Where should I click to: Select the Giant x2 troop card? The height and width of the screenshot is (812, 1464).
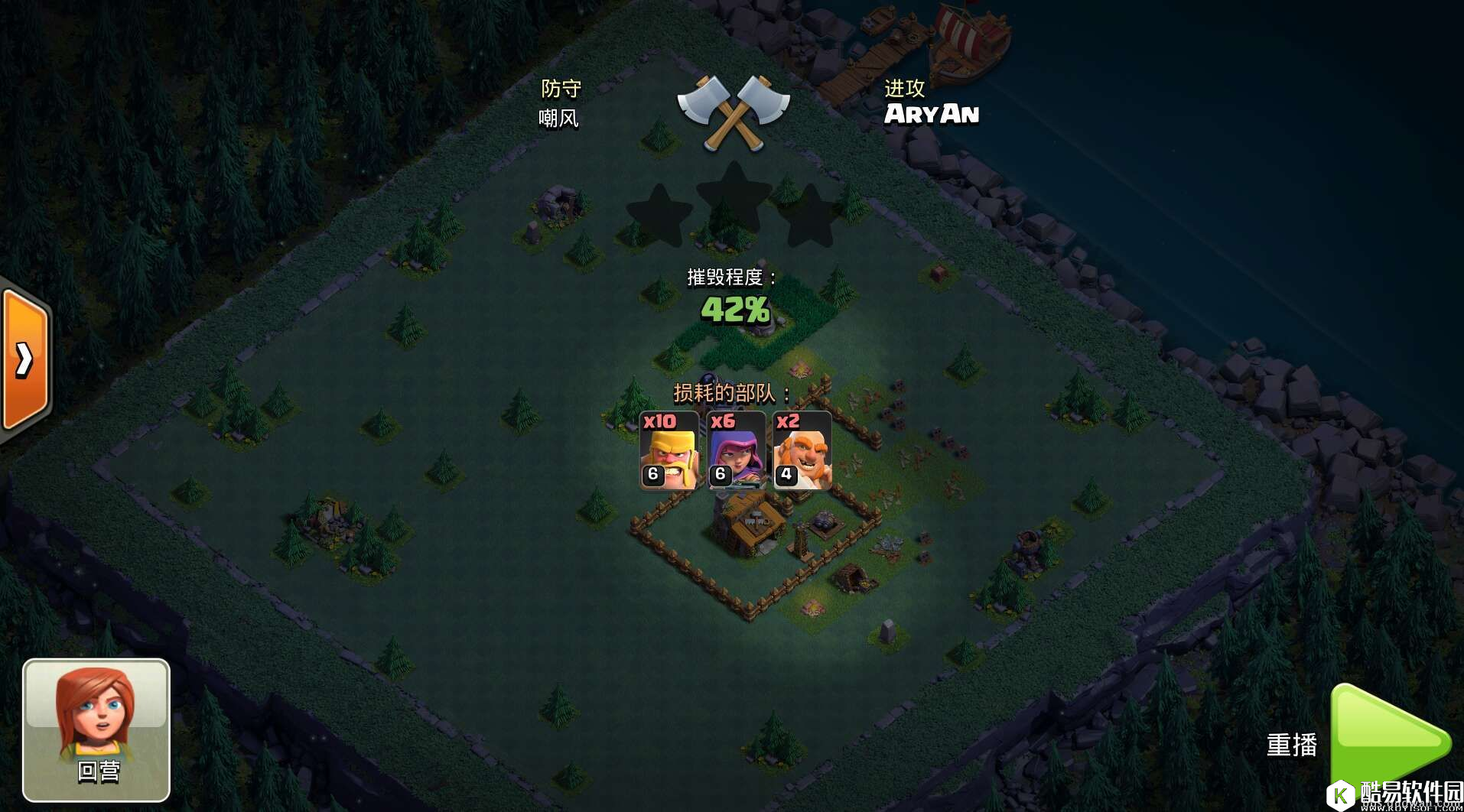(x=802, y=450)
